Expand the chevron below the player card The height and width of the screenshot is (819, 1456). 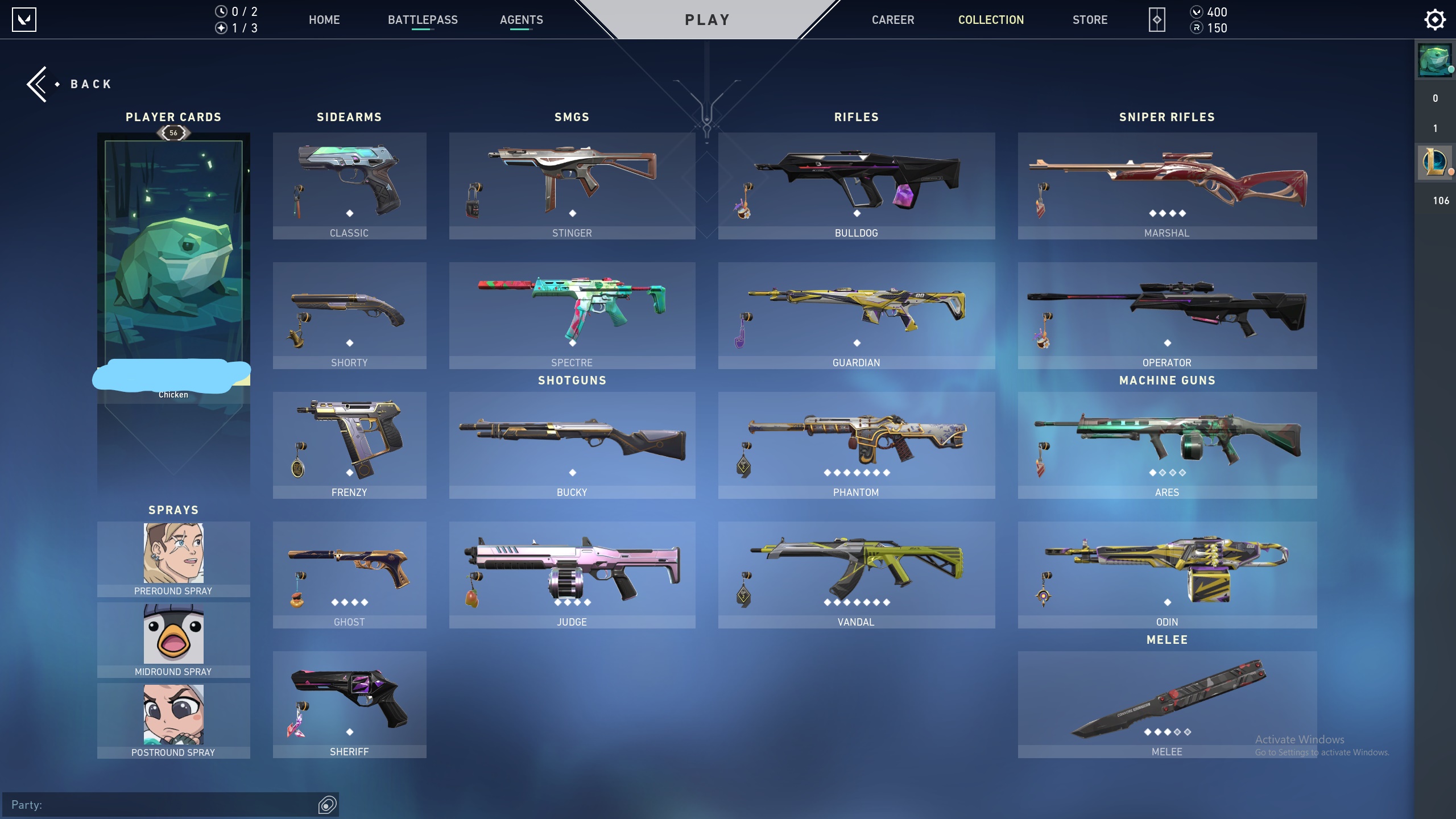(x=173, y=449)
